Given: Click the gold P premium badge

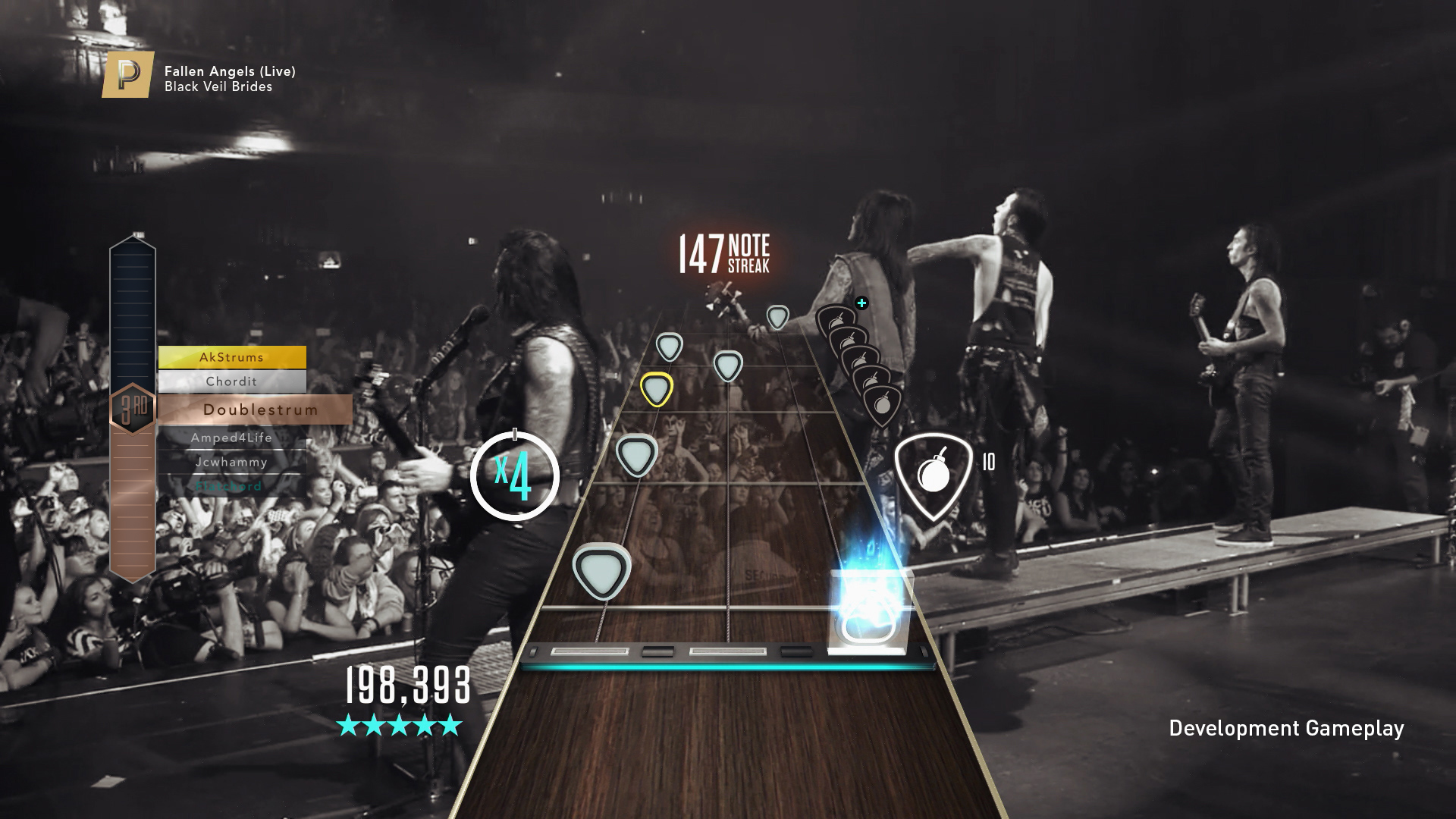Looking at the screenshot, I should click(x=128, y=75).
